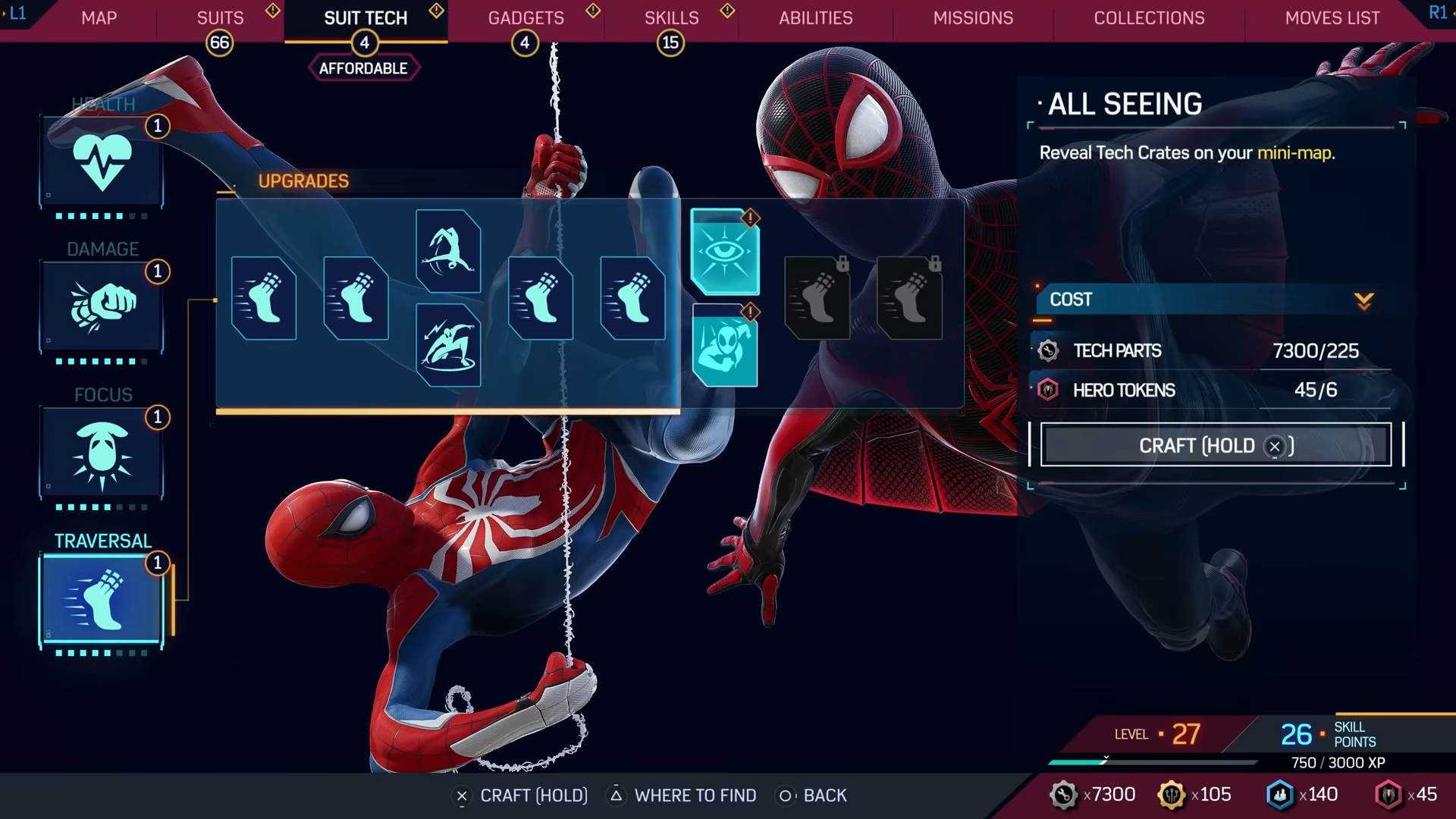The image size is (1456, 819).
Task: Expand the Affordable filter under Suit Tech
Action: (364, 67)
